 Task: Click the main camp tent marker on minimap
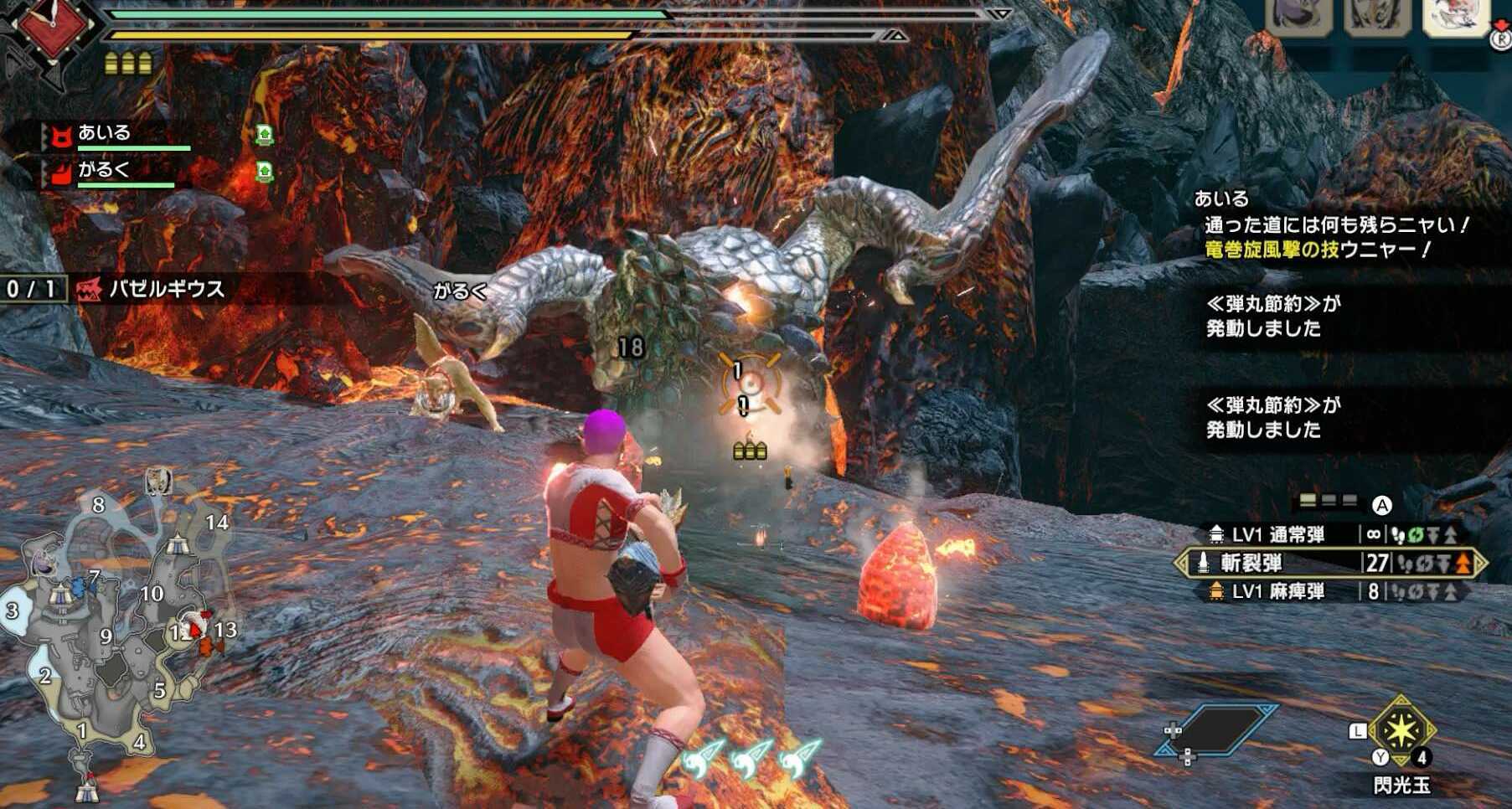point(86,787)
